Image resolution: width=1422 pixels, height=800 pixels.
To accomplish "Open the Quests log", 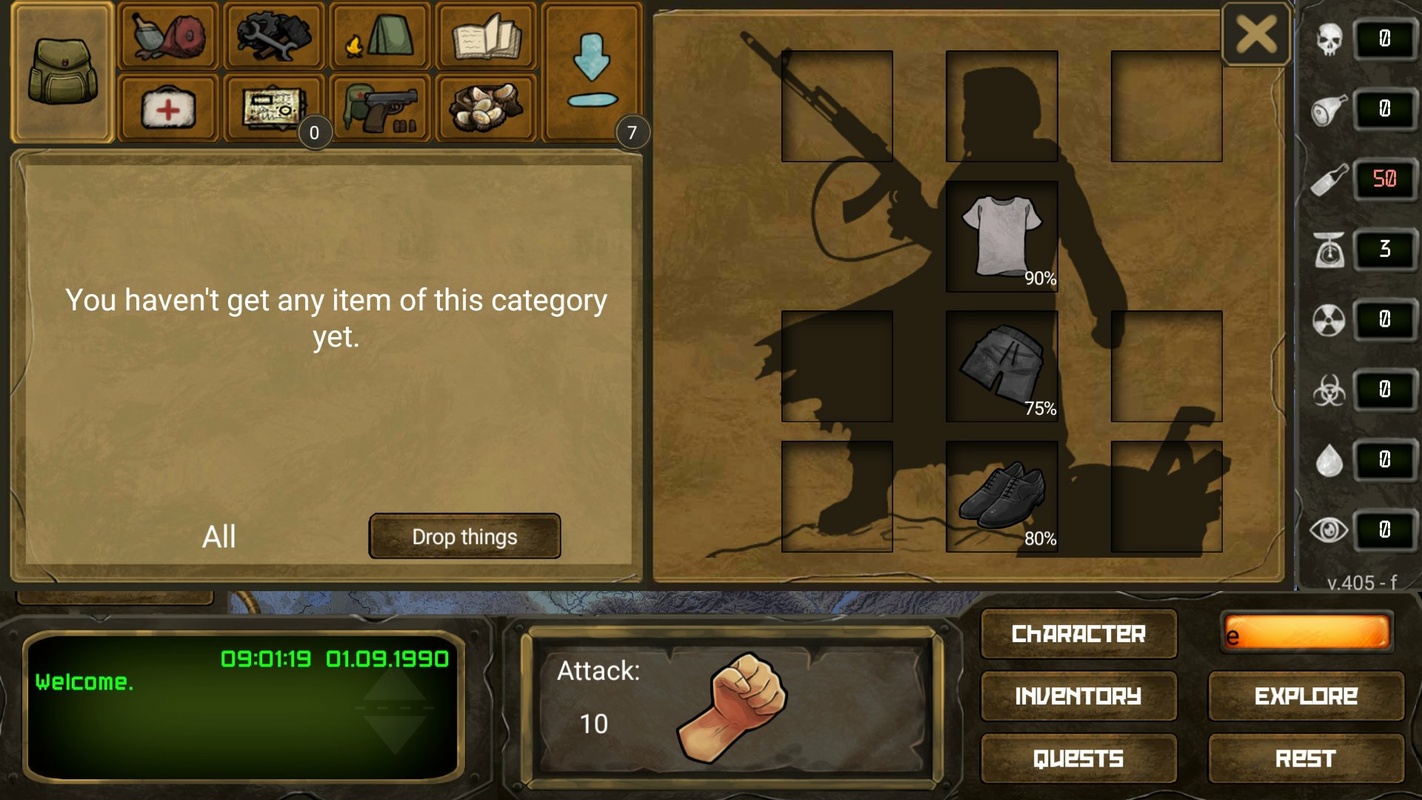I will coord(1078,758).
